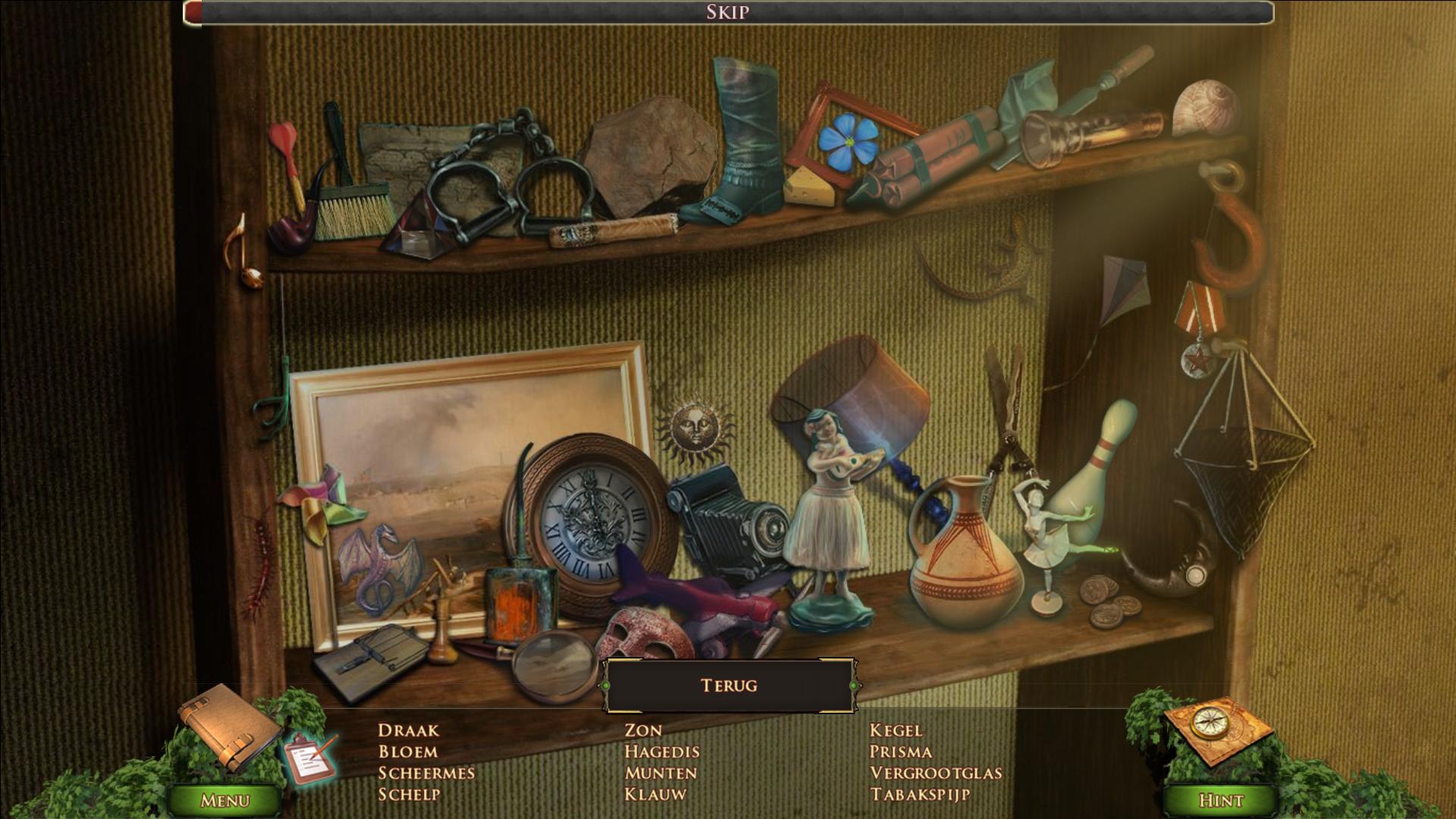
Task: Go back with the Terug button
Action: 729,686
